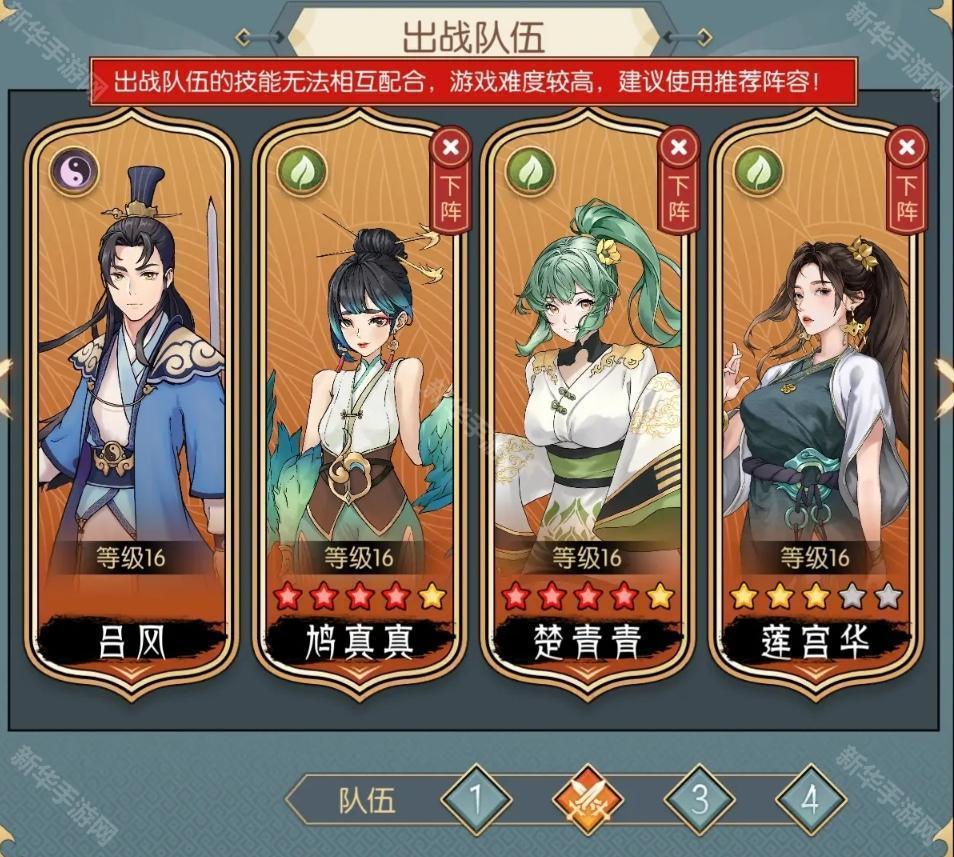The image size is (954, 857).
Task: Switch to team 1
Action: [476, 800]
